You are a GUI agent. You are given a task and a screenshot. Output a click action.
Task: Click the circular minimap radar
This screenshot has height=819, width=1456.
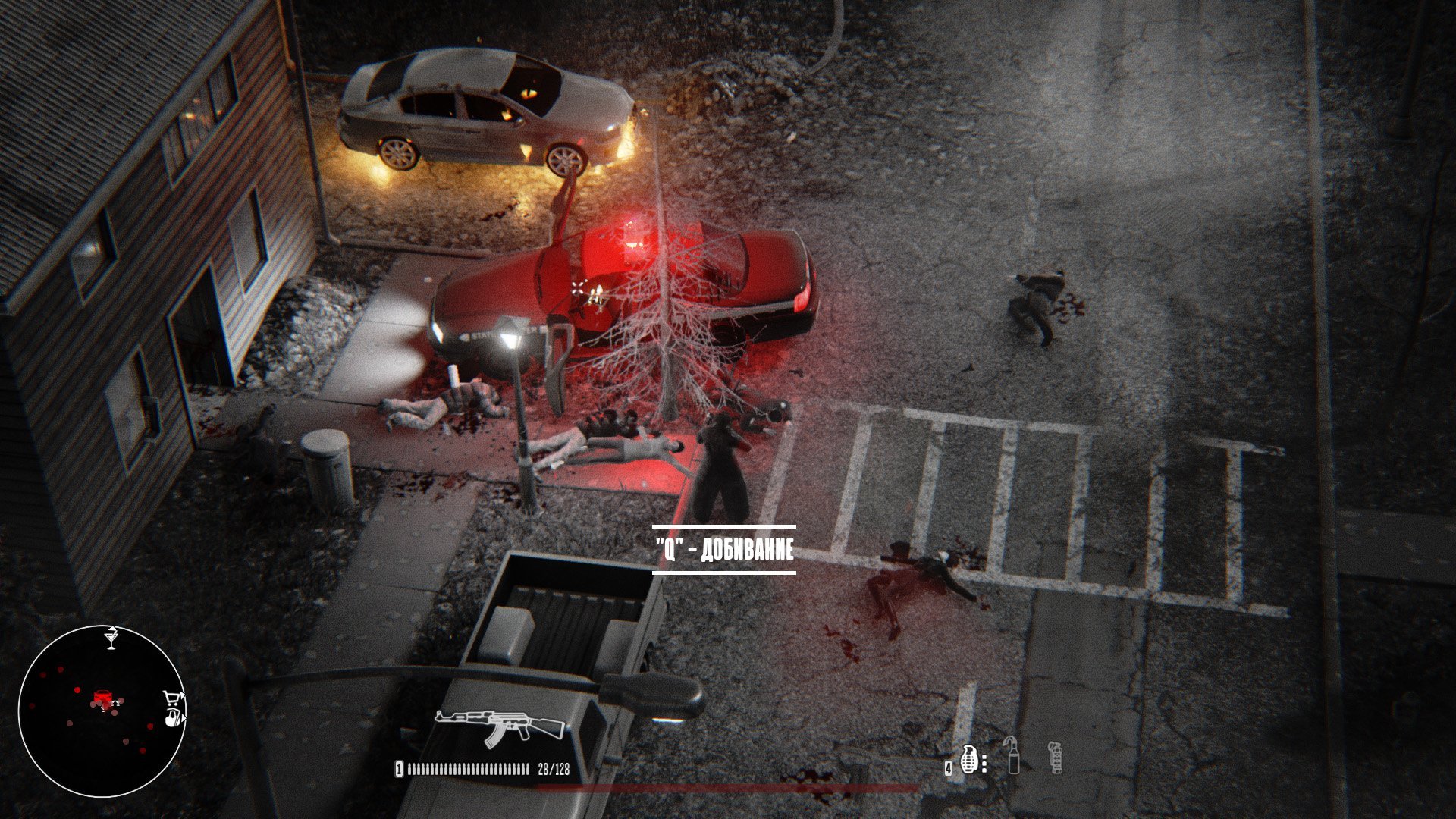click(102, 711)
